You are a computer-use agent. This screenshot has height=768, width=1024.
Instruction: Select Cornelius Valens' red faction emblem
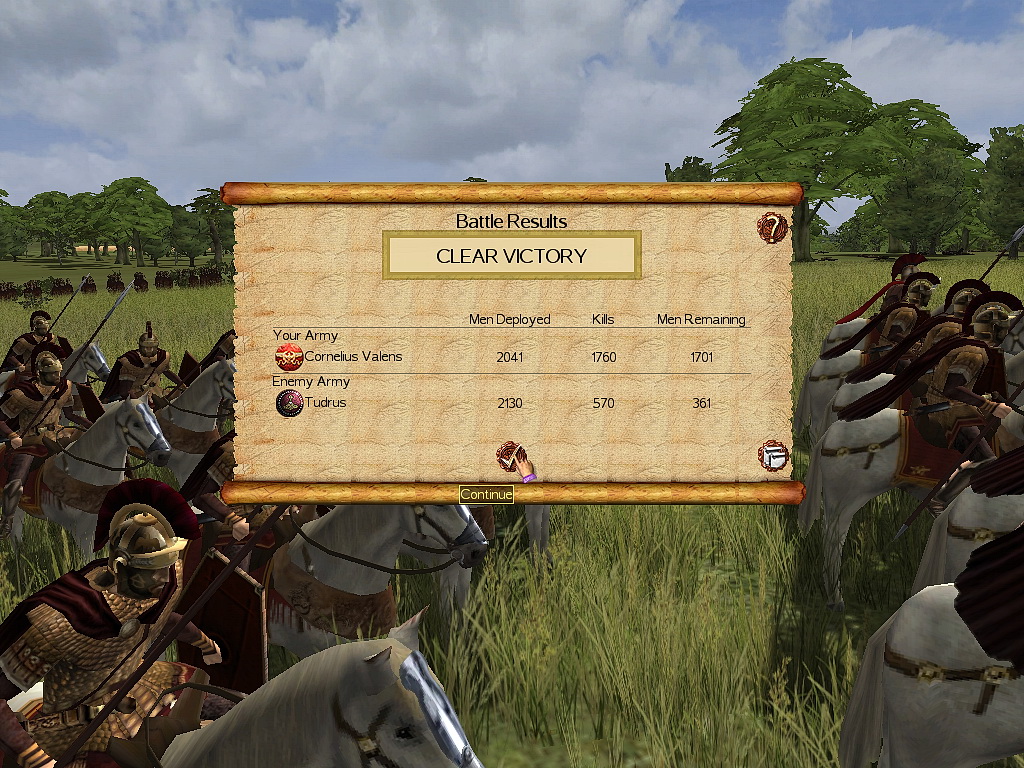tap(289, 357)
